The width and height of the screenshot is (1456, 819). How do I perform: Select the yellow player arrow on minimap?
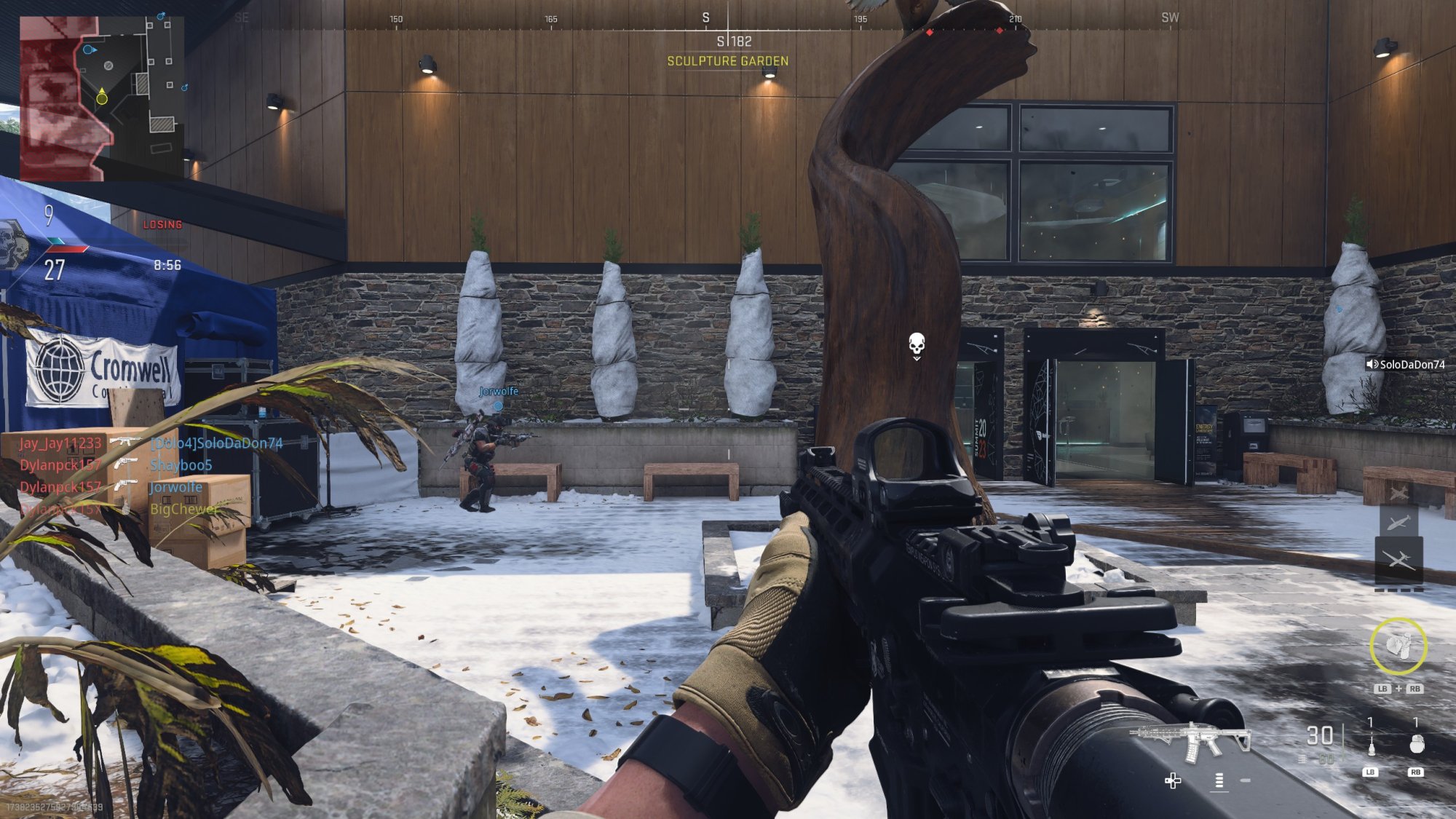tap(102, 96)
